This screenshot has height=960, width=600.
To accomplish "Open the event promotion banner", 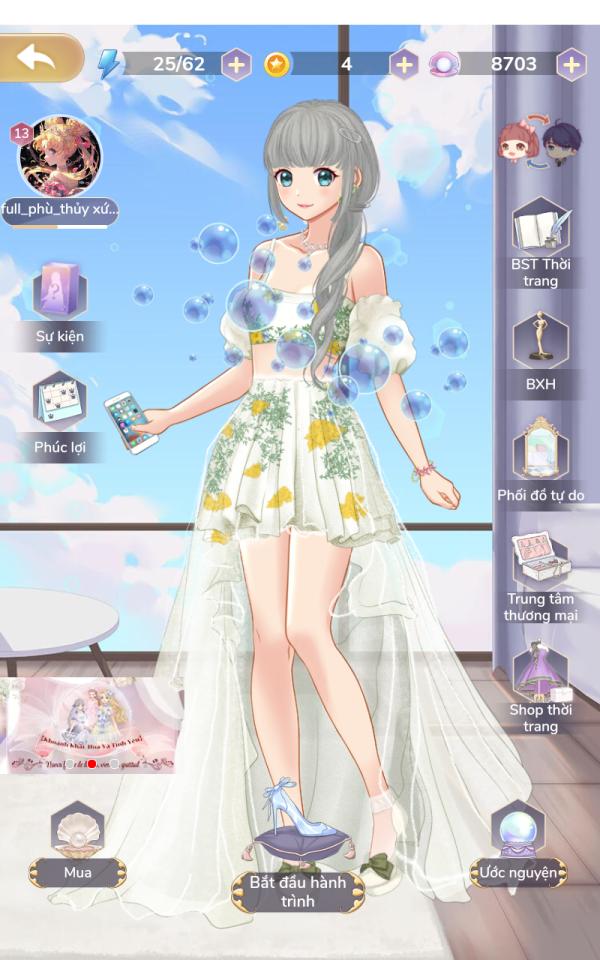I will pos(88,724).
